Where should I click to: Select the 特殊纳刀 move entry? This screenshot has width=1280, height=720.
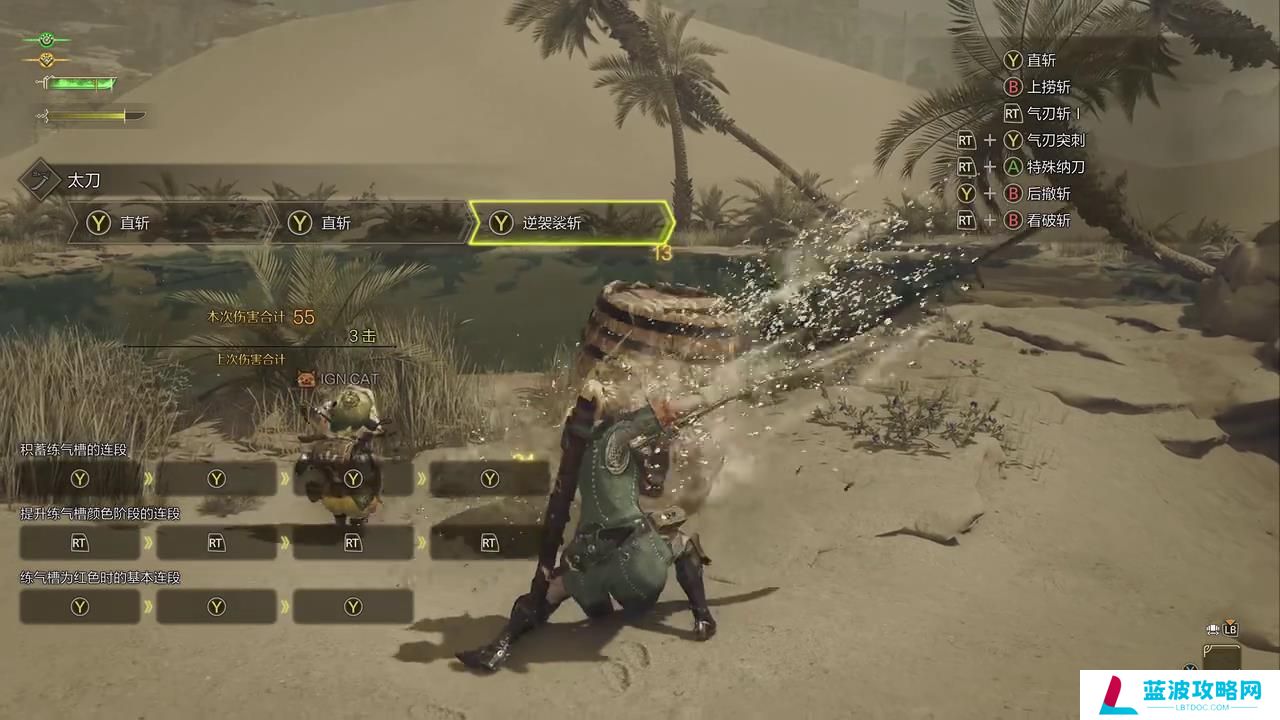point(1055,167)
